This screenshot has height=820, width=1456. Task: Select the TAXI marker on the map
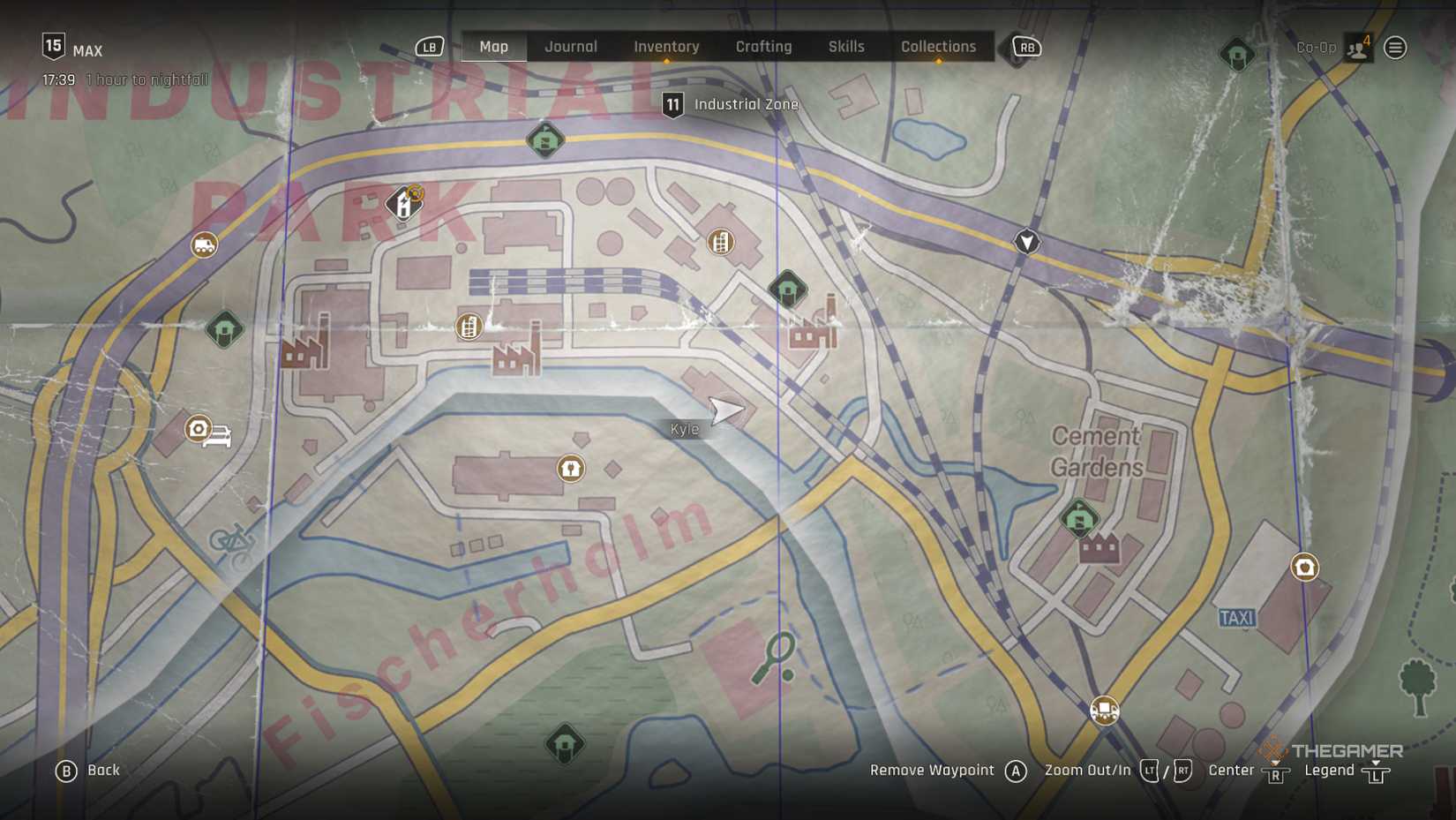click(x=1236, y=618)
